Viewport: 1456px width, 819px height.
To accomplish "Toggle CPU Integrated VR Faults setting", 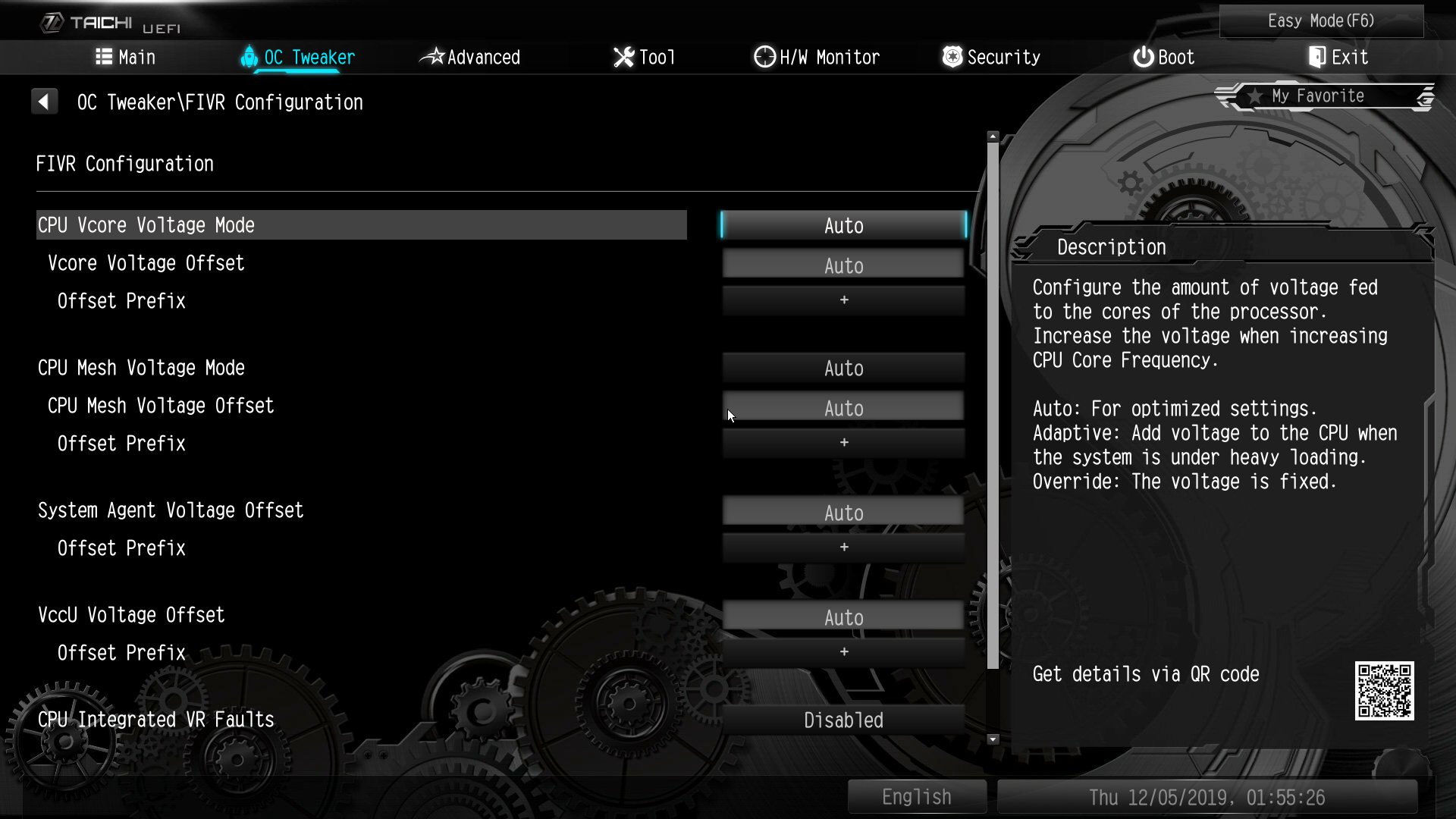I will [x=843, y=720].
